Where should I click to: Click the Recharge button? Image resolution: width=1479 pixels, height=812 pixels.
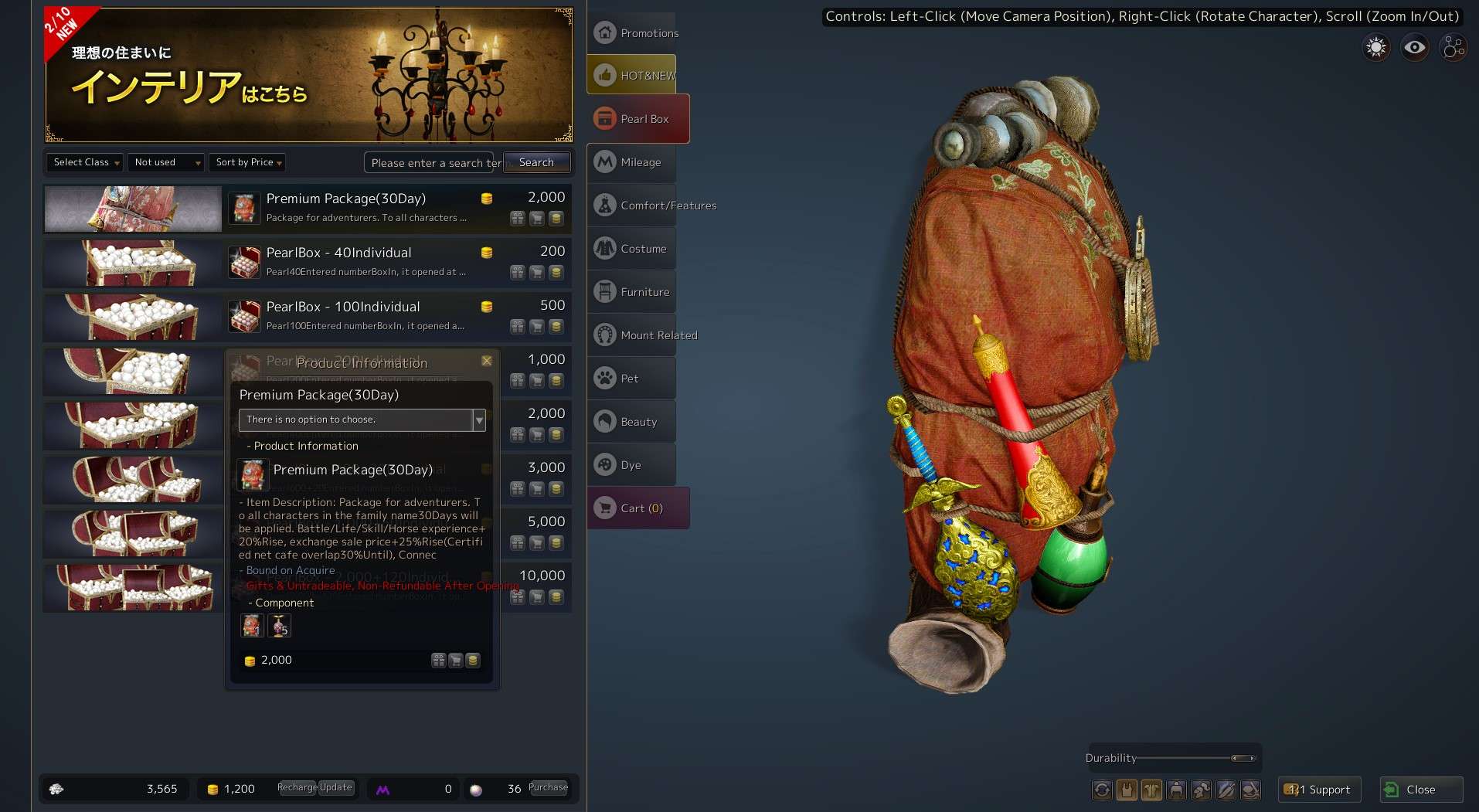click(x=297, y=787)
